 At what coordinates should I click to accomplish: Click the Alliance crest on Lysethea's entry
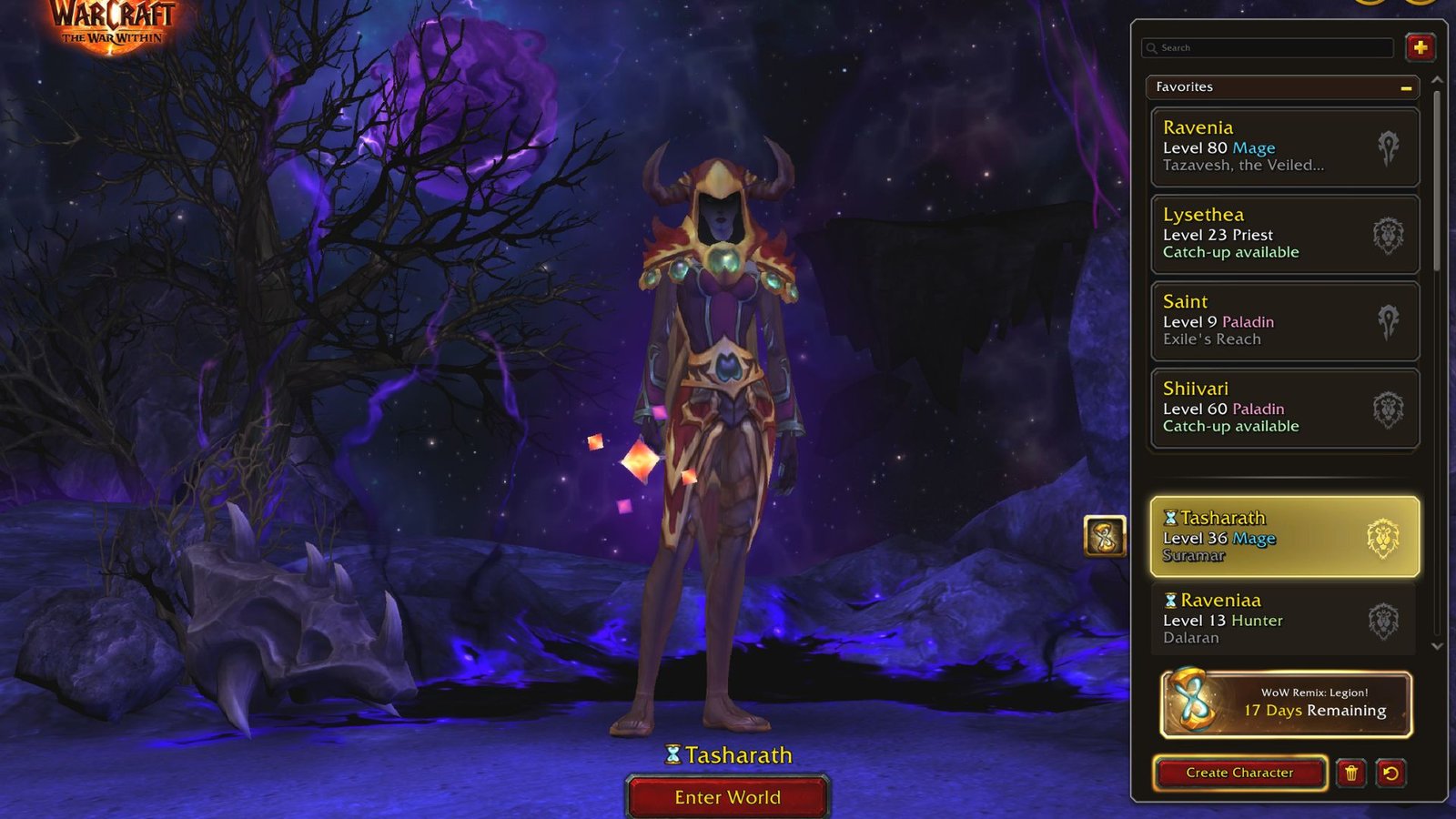coord(1390,234)
